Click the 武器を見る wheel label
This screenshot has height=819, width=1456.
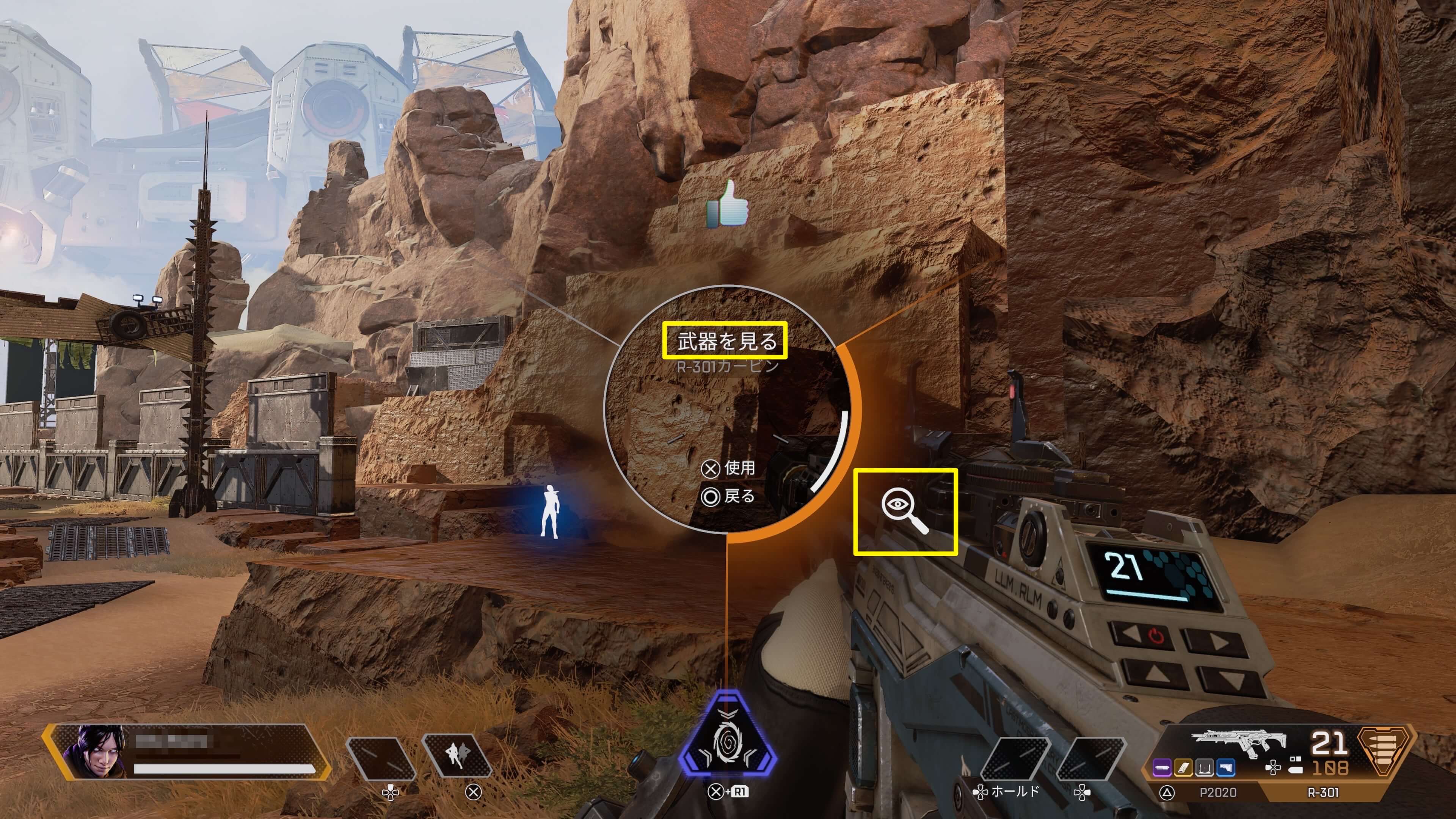(x=725, y=341)
